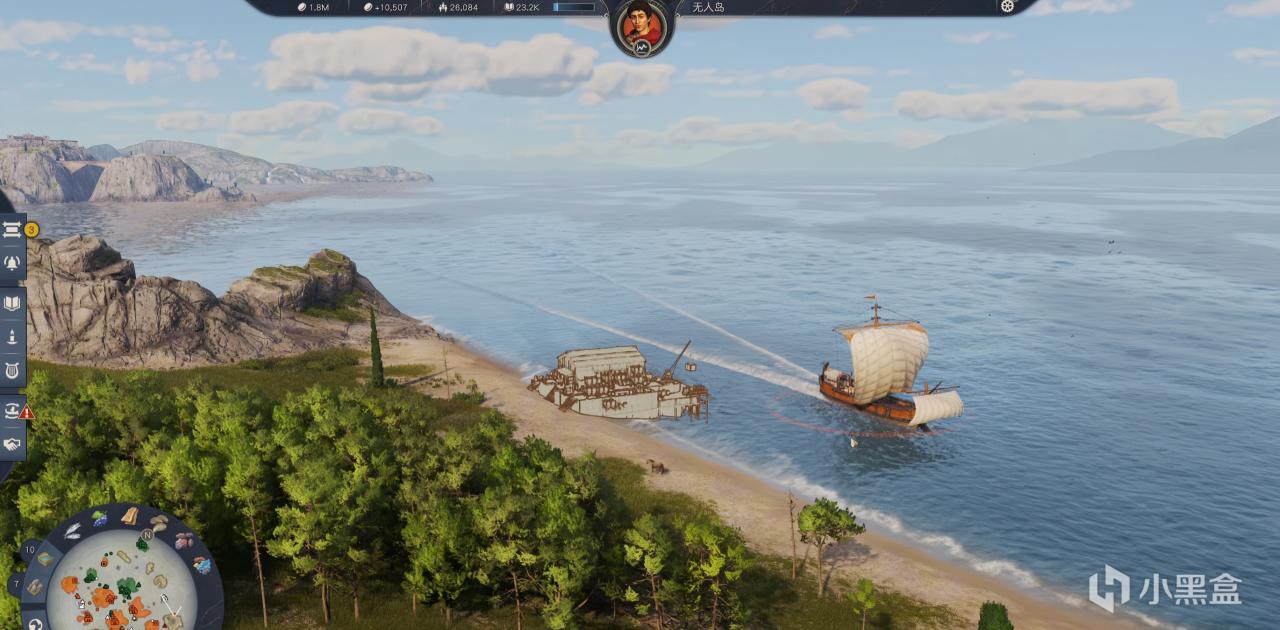Open the player portrait at top center
This screenshot has height=630, width=1280.
[x=641, y=24]
